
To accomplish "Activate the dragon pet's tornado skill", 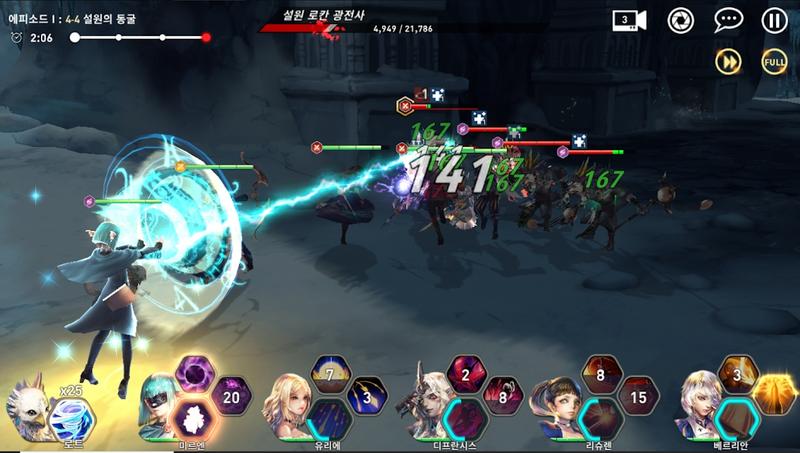I will click(71, 416).
